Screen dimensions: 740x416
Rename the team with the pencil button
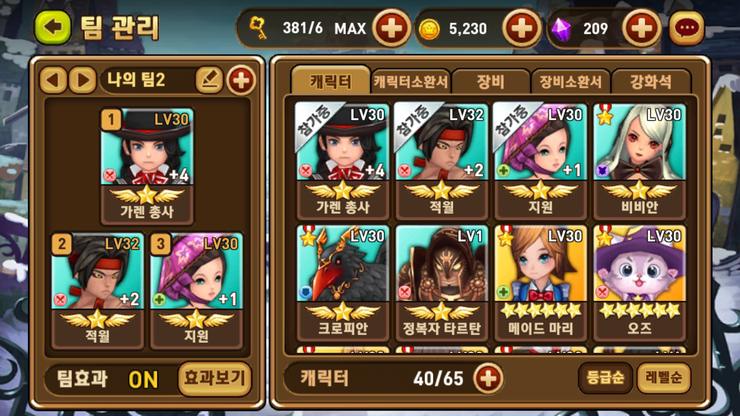(x=208, y=80)
